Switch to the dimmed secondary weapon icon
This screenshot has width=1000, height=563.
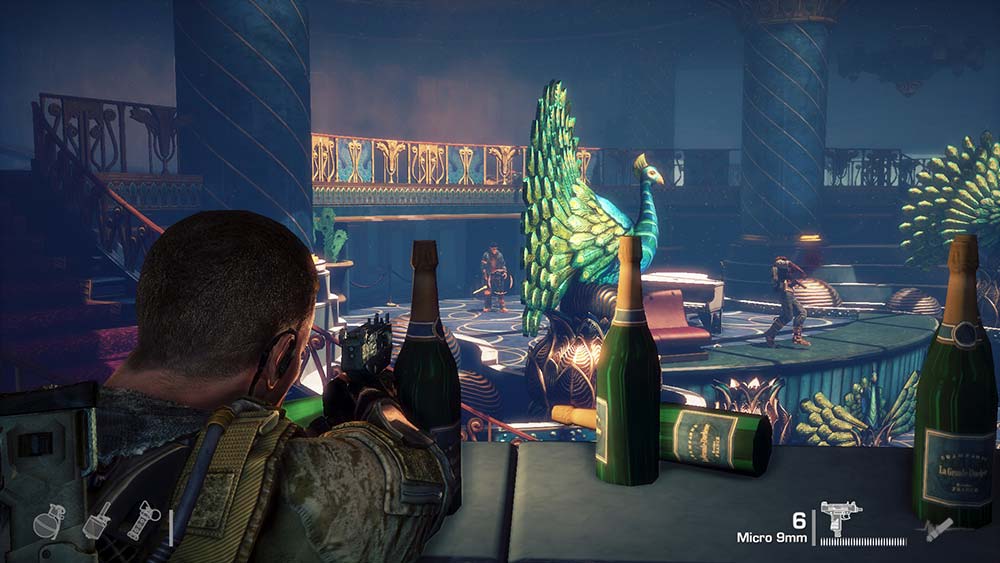click(x=938, y=527)
